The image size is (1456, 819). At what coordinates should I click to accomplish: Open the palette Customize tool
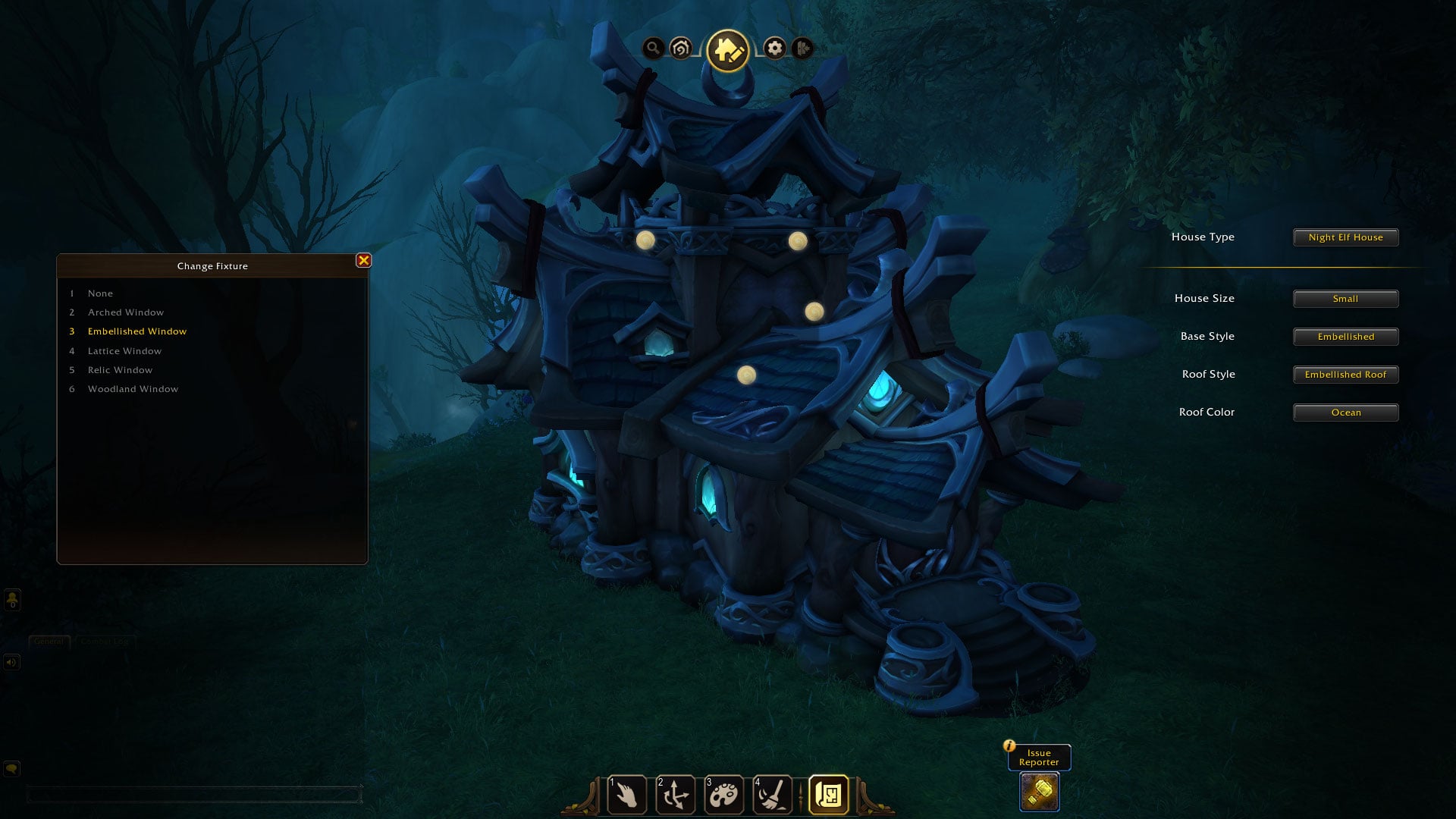point(725,795)
